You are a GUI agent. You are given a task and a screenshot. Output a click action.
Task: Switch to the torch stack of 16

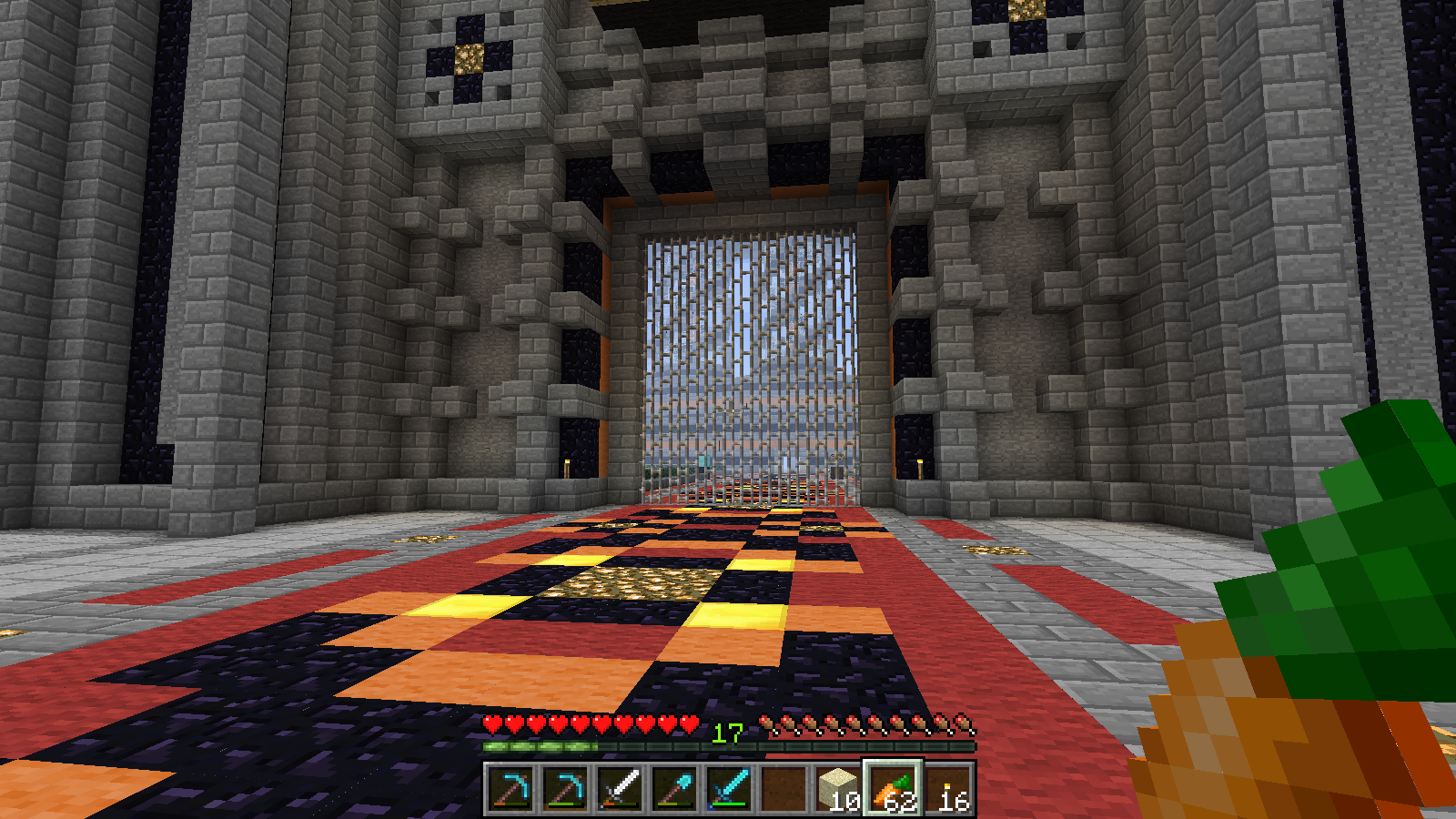(947, 788)
